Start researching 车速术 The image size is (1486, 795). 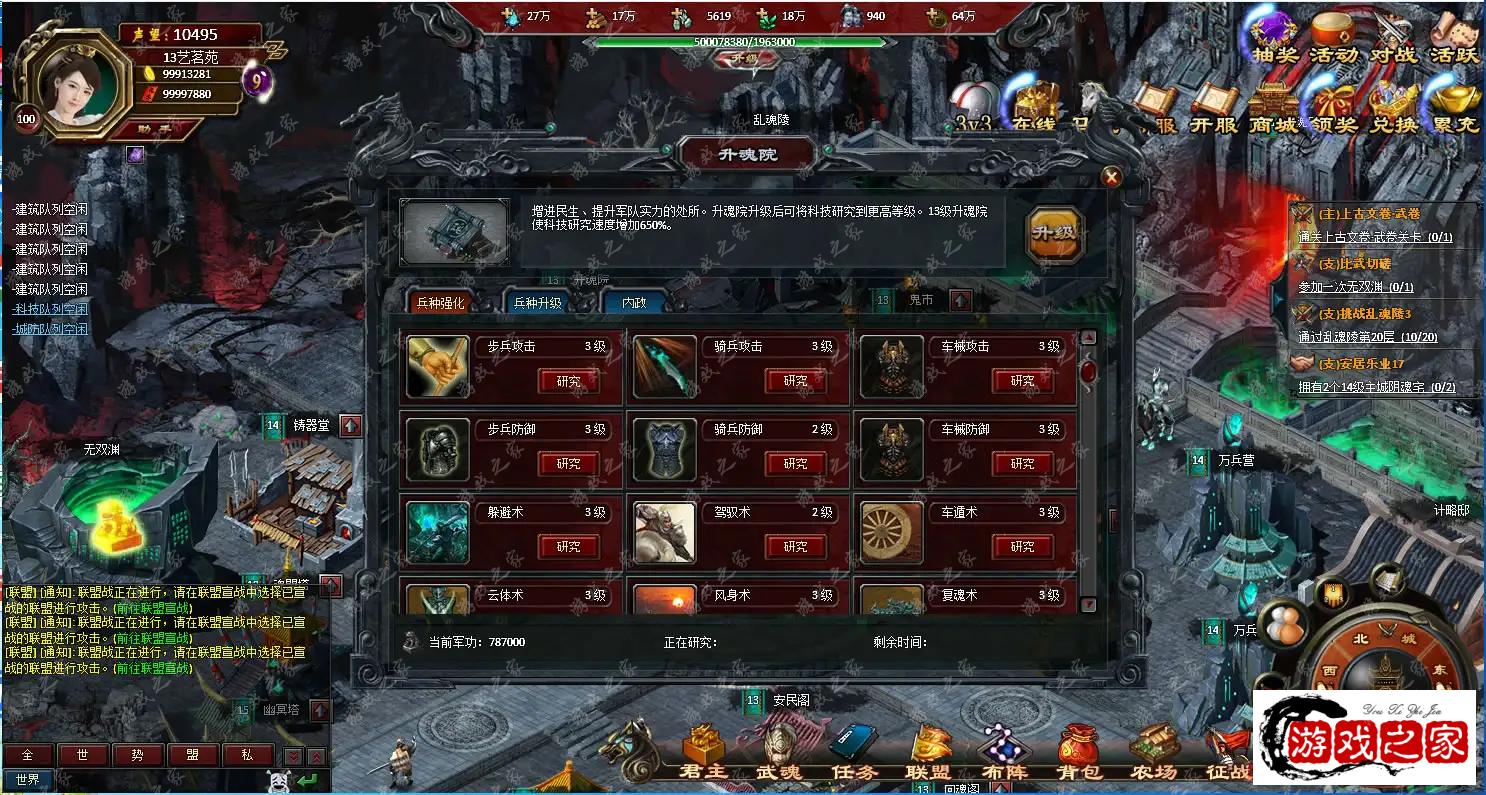click(1022, 547)
